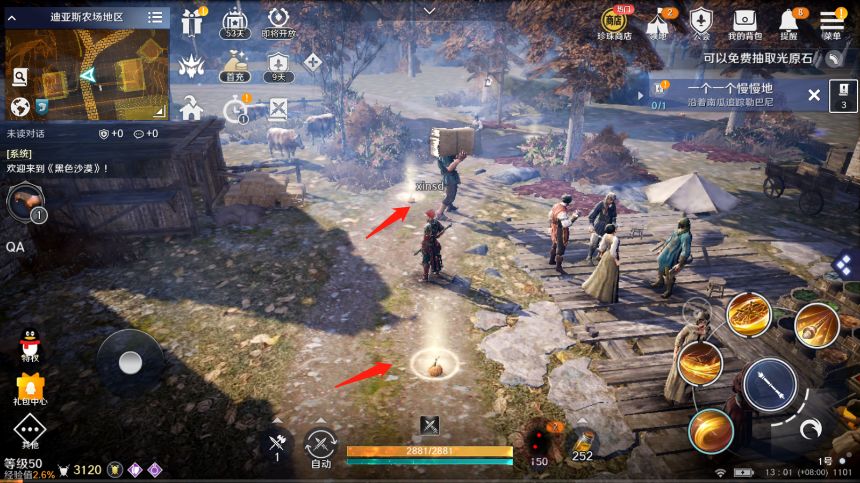Open the reminders (提醒) bell
Screen dimensions: 860x483
(x=789, y=21)
